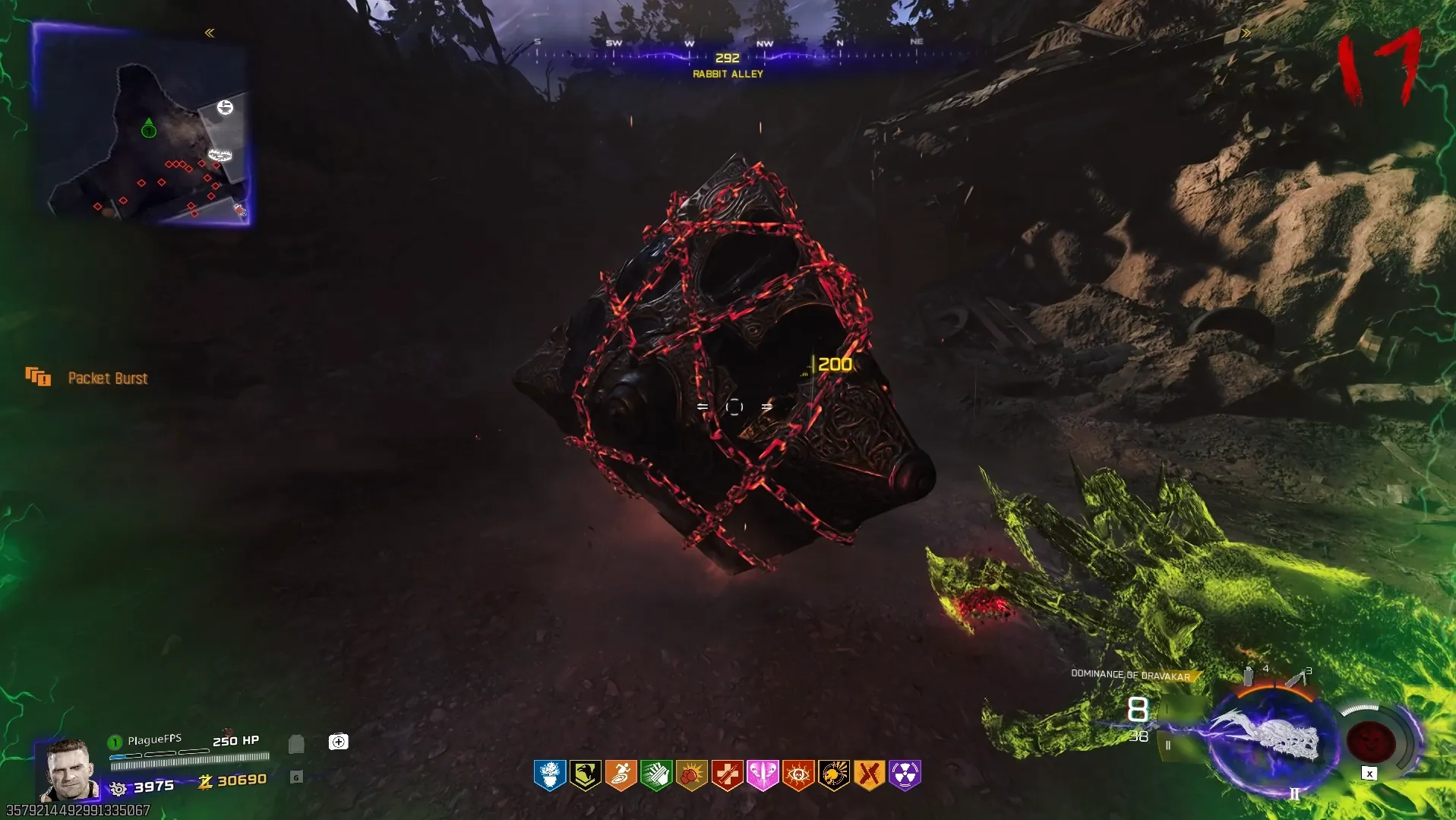Activate the red skull field upgrade
Image resolution: width=1456 pixels, height=820 pixels.
pyautogui.click(x=1371, y=741)
